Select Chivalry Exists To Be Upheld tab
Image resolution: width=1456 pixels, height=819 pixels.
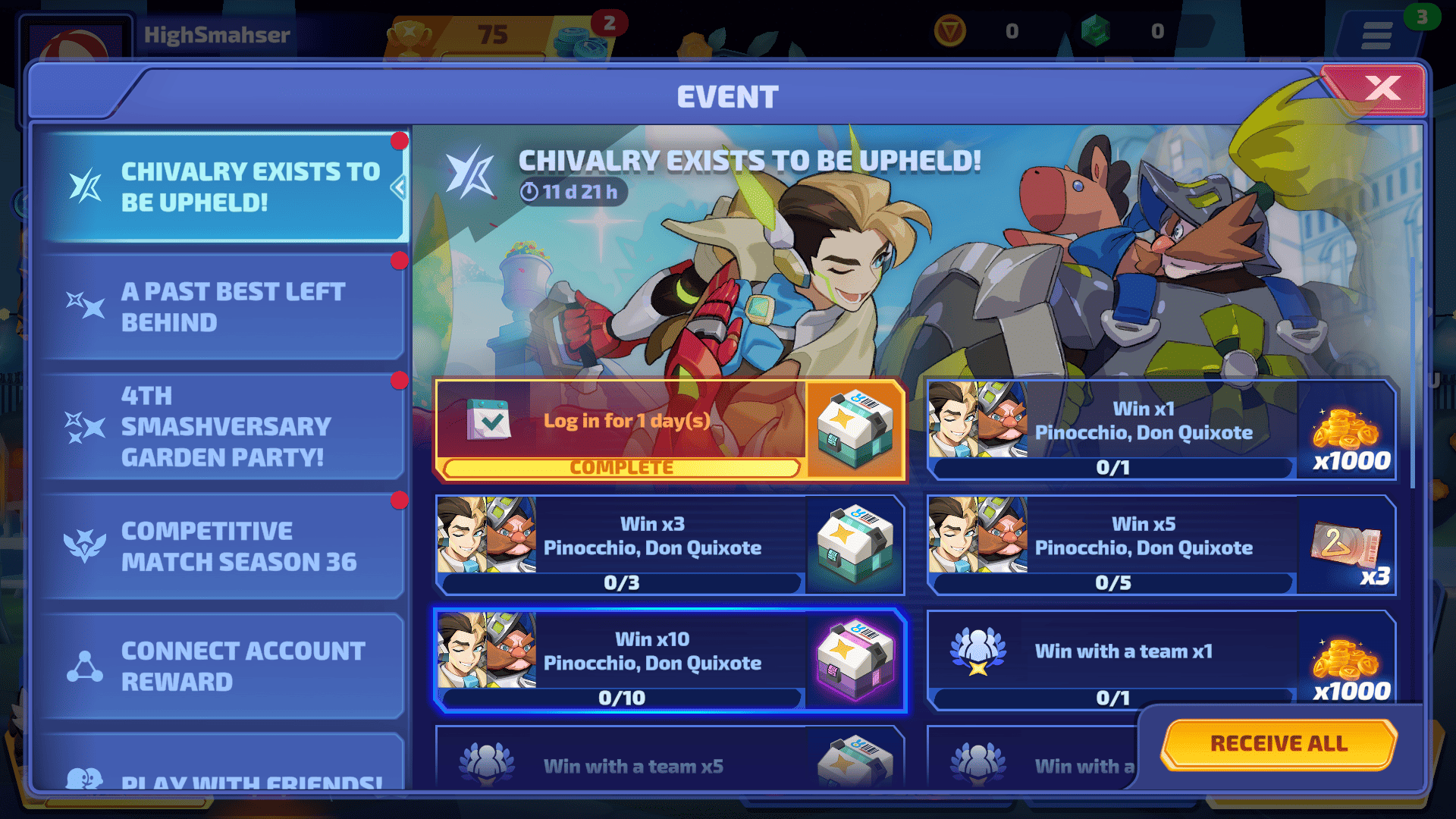[224, 187]
